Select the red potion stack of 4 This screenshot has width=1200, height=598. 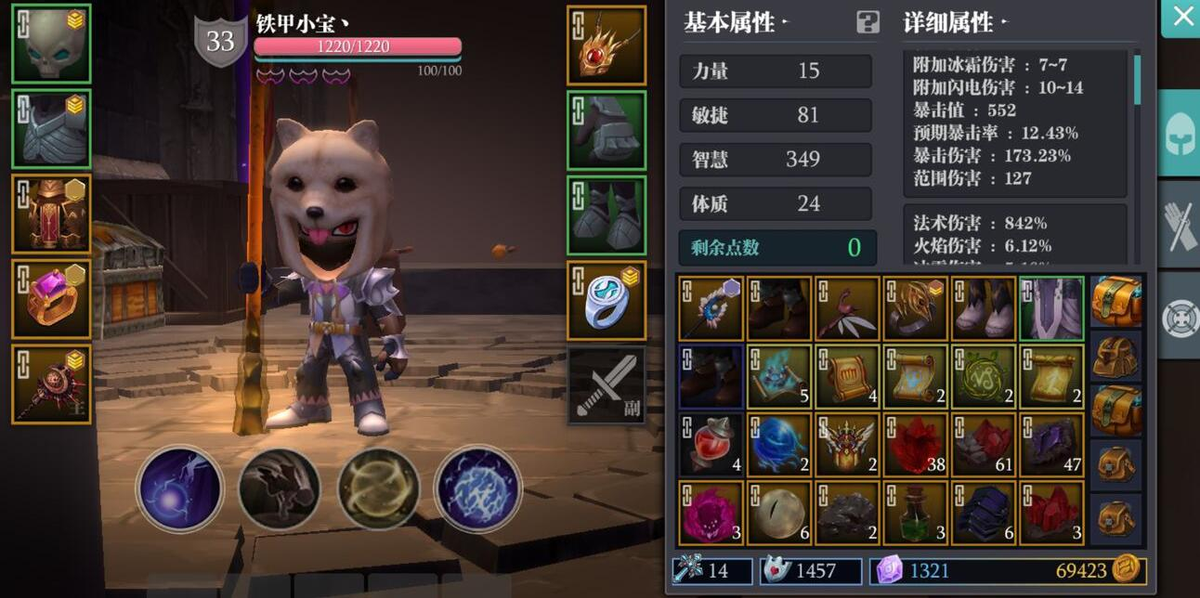tap(710, 445)
